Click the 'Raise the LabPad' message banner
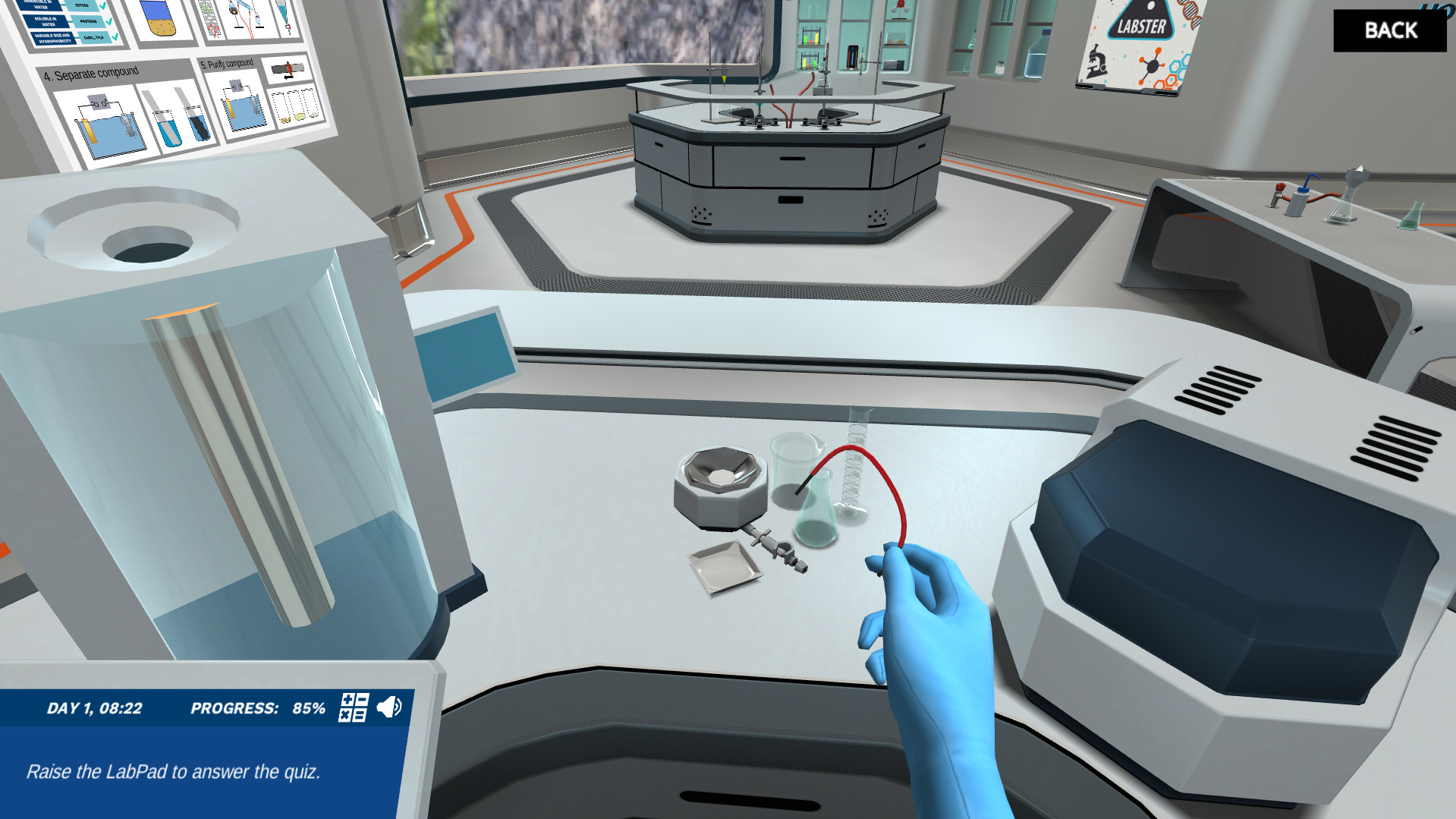 pos(175,771)
